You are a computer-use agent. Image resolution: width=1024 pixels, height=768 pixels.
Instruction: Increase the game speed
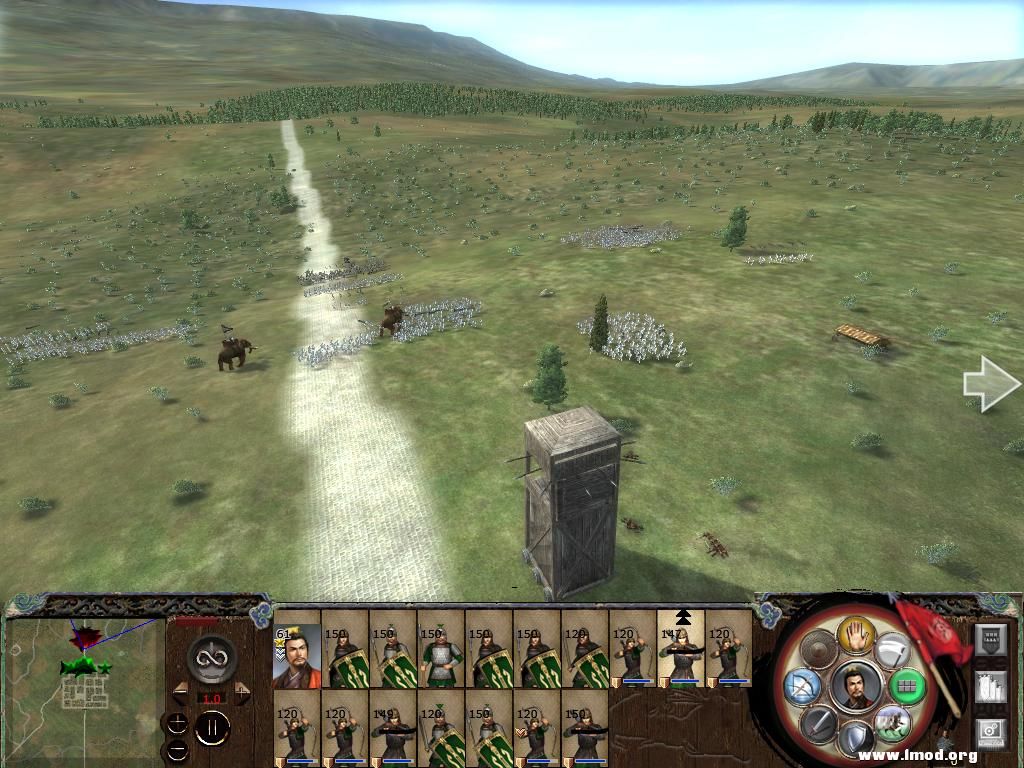click(242, 693)
